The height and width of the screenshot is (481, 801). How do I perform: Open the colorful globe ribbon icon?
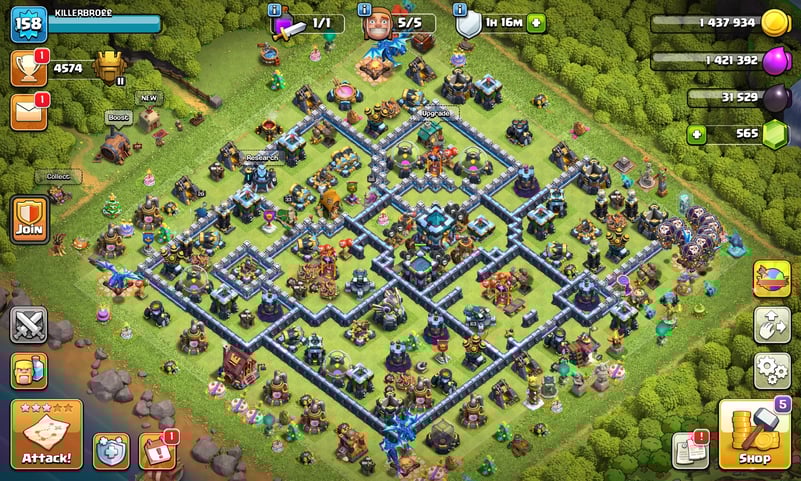pyautogui.click(x=771, y=278)
